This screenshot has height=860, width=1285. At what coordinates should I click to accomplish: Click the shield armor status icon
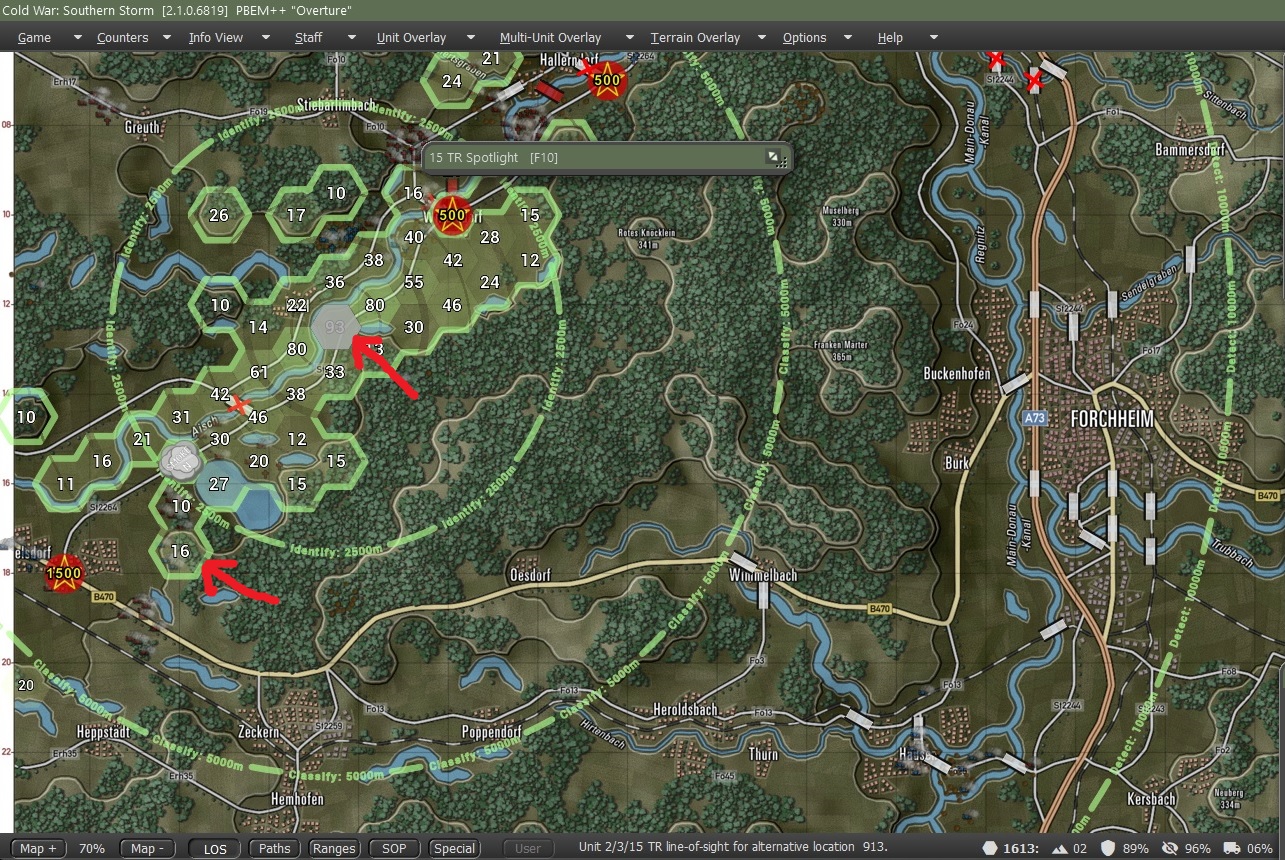point(1110,848)
